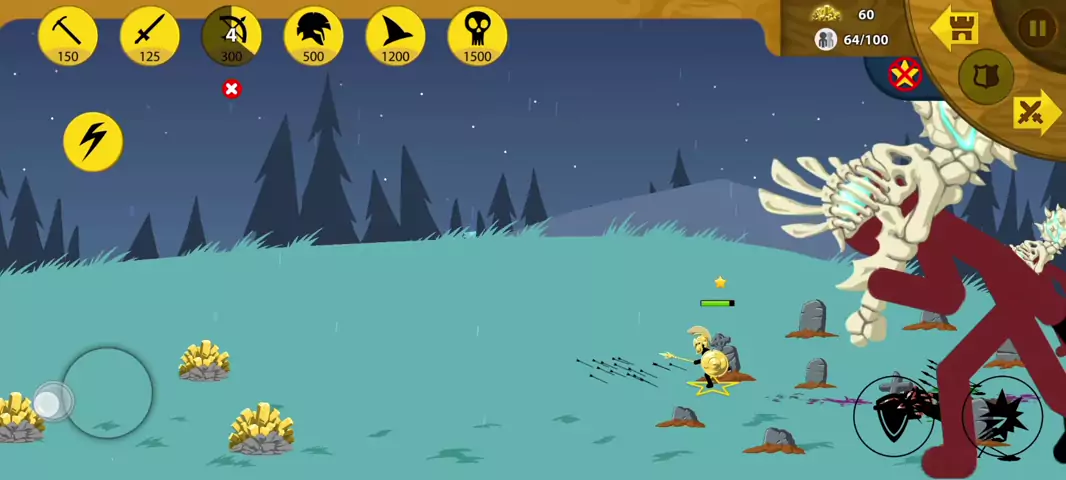Order army to garrison in the castle
This screenshot has width=1066, height=480.
(x=955, y=28)
